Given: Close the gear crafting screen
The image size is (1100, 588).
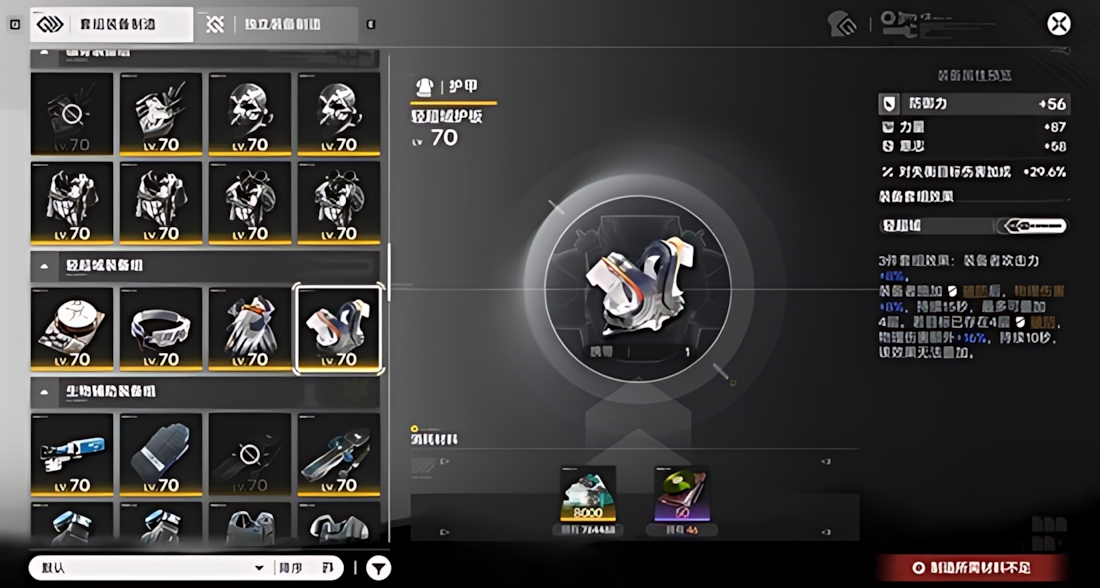Looking at the screenshot, I should (1058, 24).
